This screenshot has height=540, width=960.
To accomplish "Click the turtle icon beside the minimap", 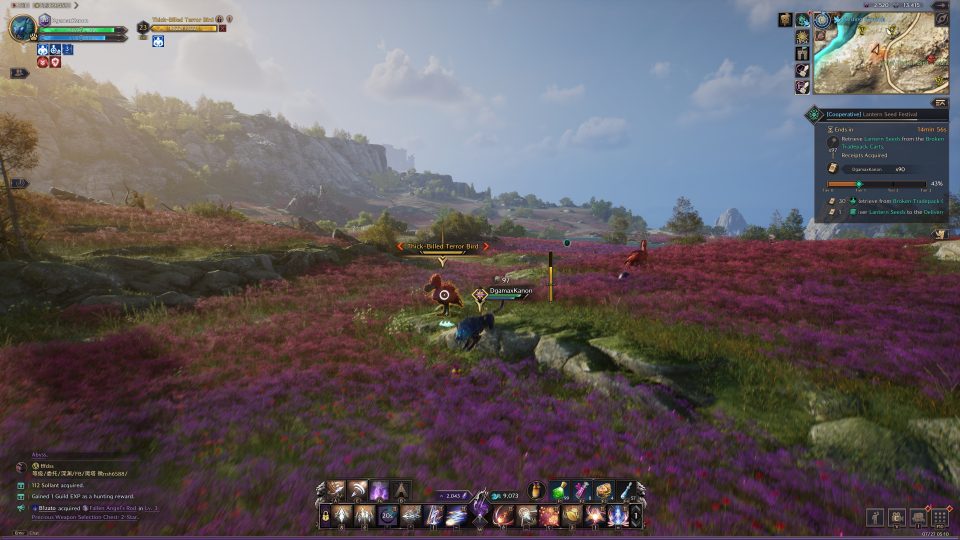I will tap(803, 20).
